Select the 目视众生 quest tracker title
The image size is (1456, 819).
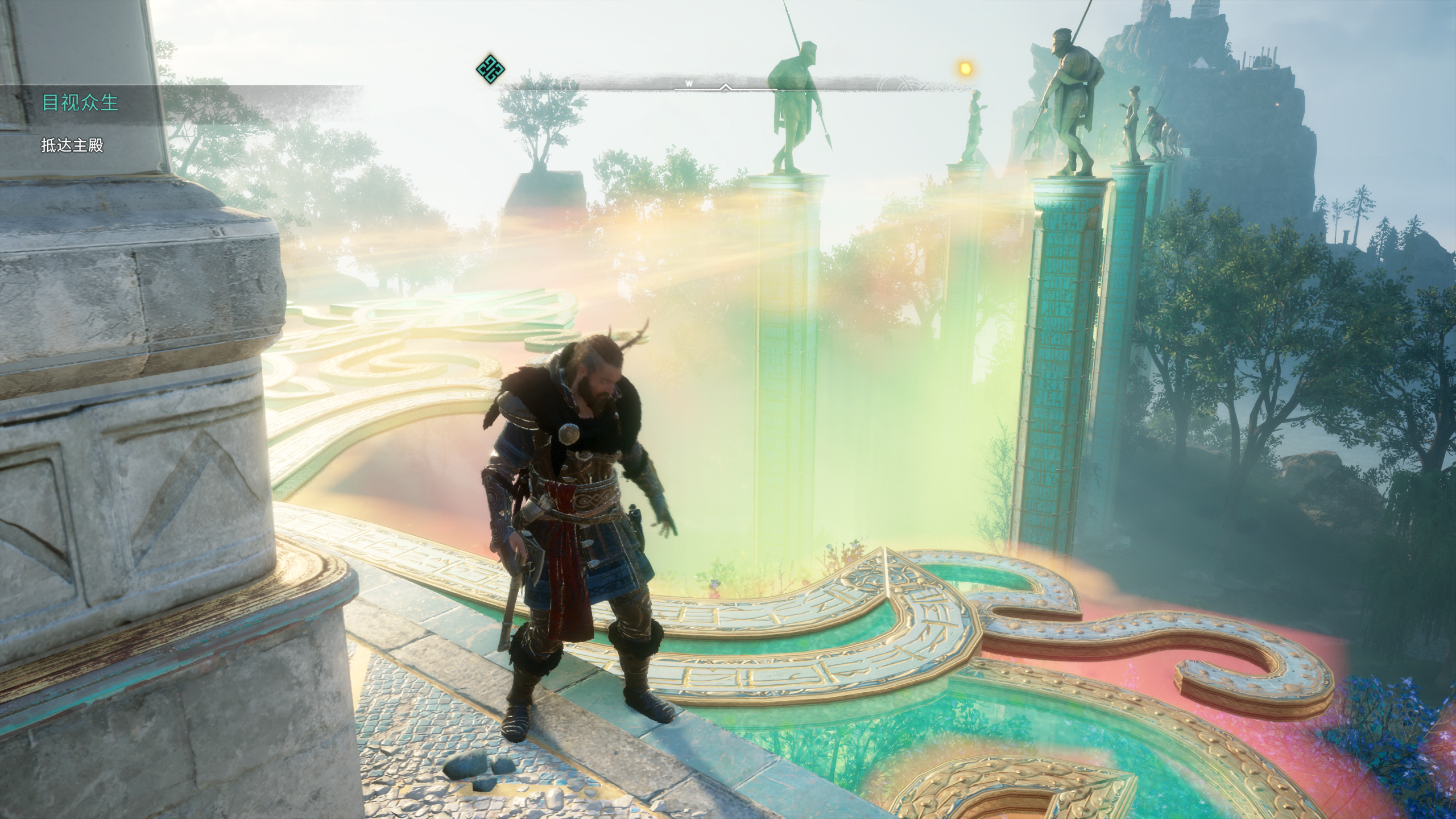pyautogui.click(x=80, y=103)
